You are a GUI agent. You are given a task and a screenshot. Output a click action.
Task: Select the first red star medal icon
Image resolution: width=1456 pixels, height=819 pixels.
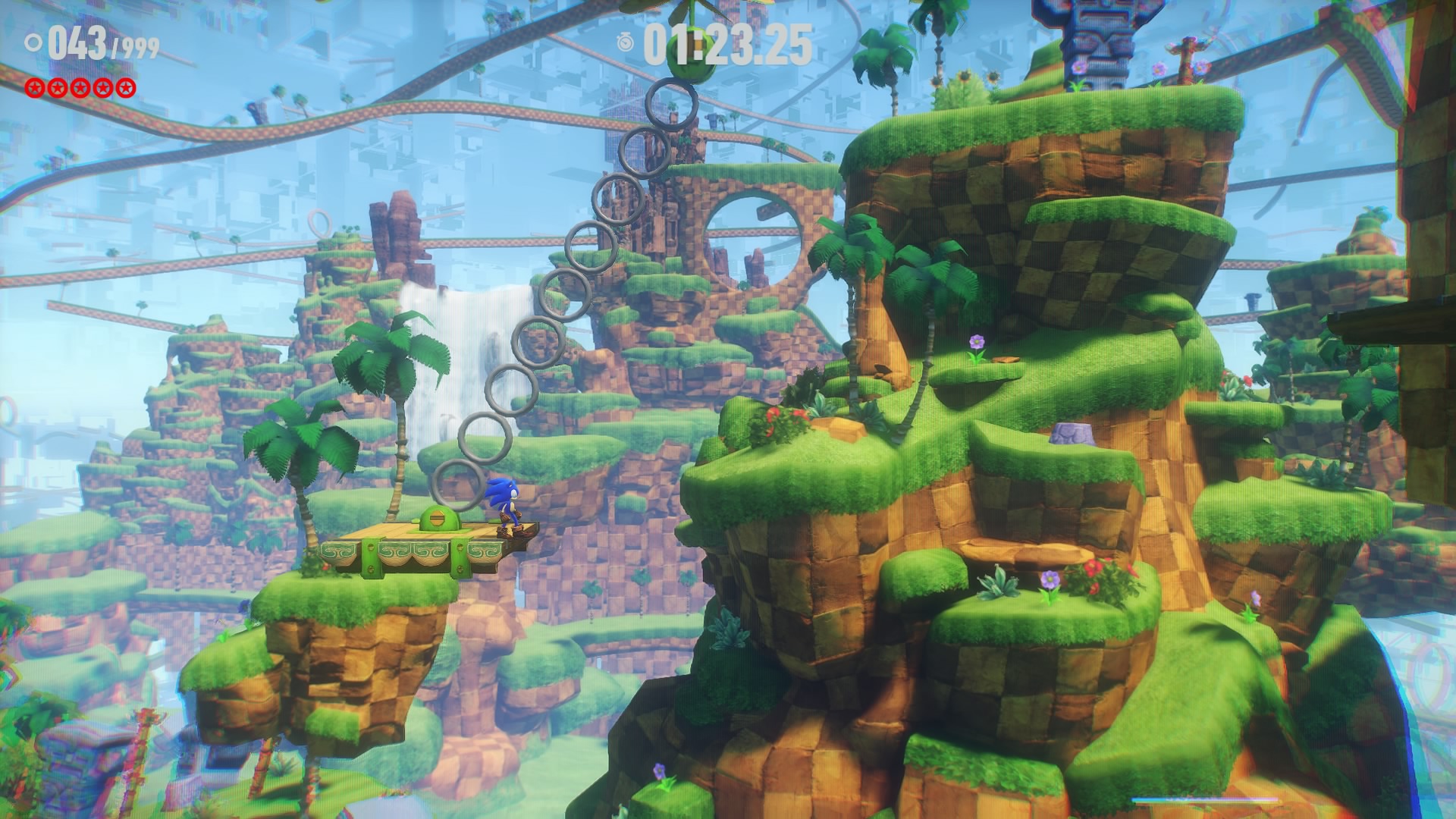click(35, 86)
